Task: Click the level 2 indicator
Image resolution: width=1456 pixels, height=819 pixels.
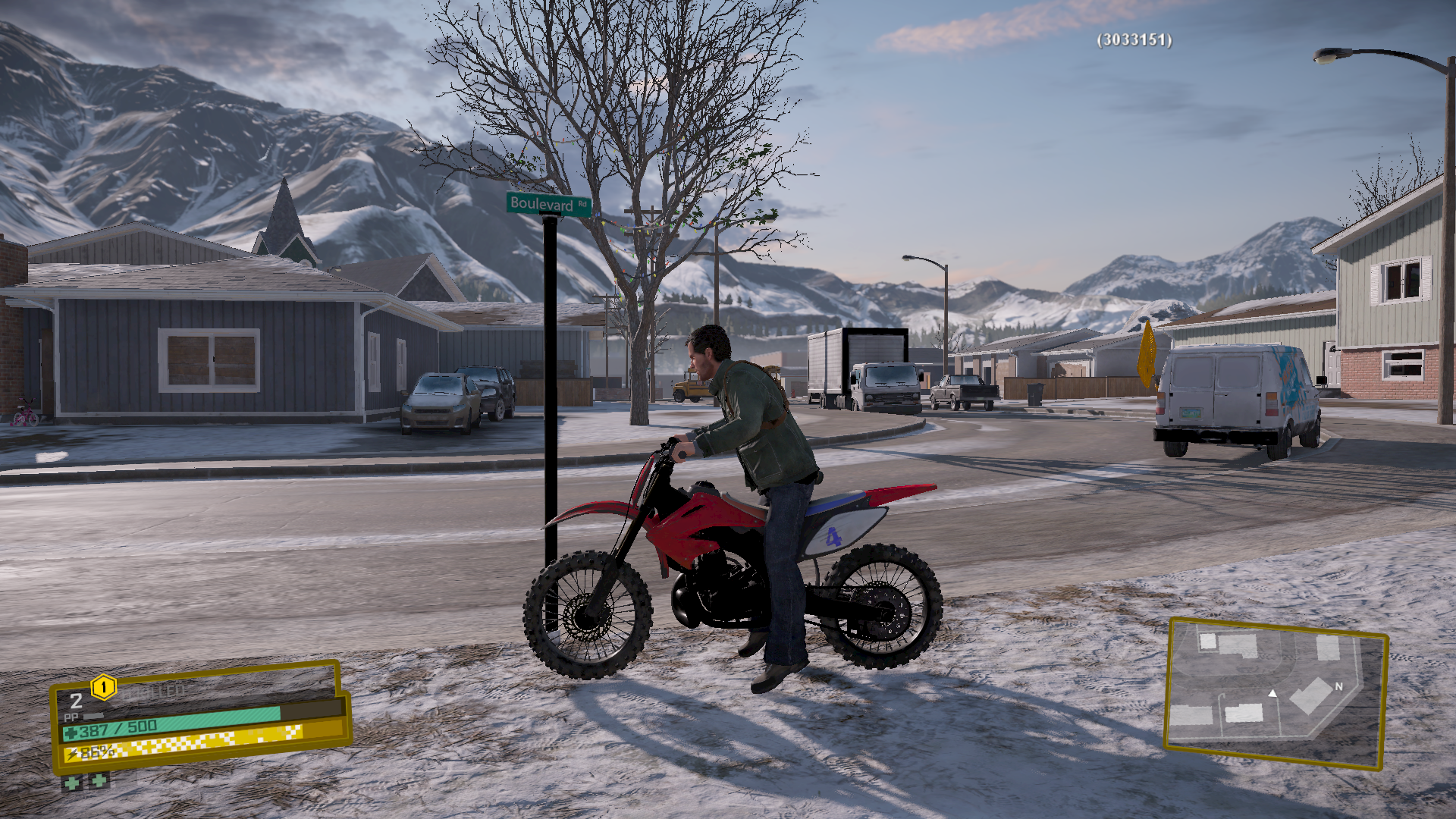Action: click(76, 701)
